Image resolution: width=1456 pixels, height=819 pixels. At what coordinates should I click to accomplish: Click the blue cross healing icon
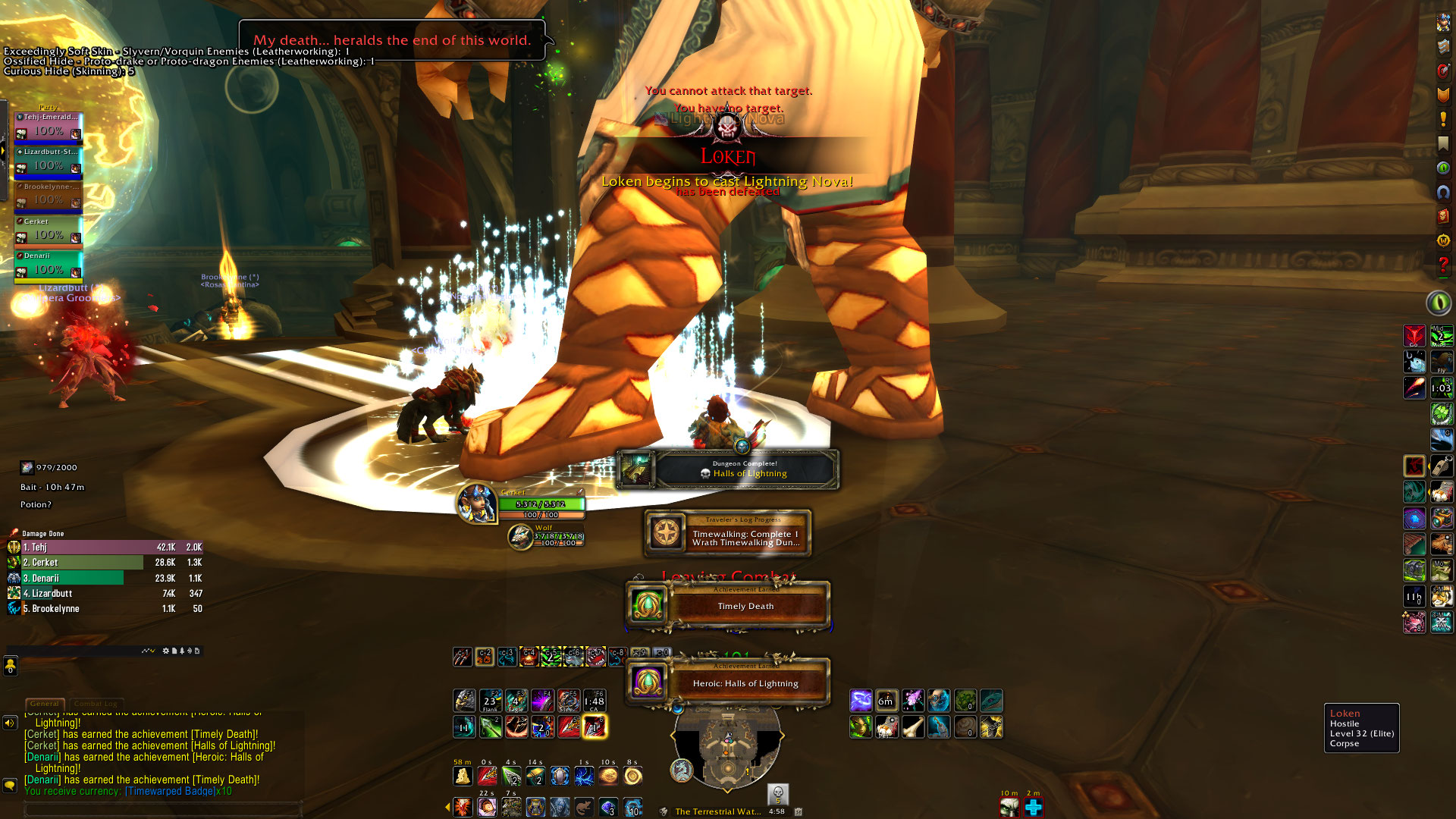pyautogui.click(x=1034, y=808)
